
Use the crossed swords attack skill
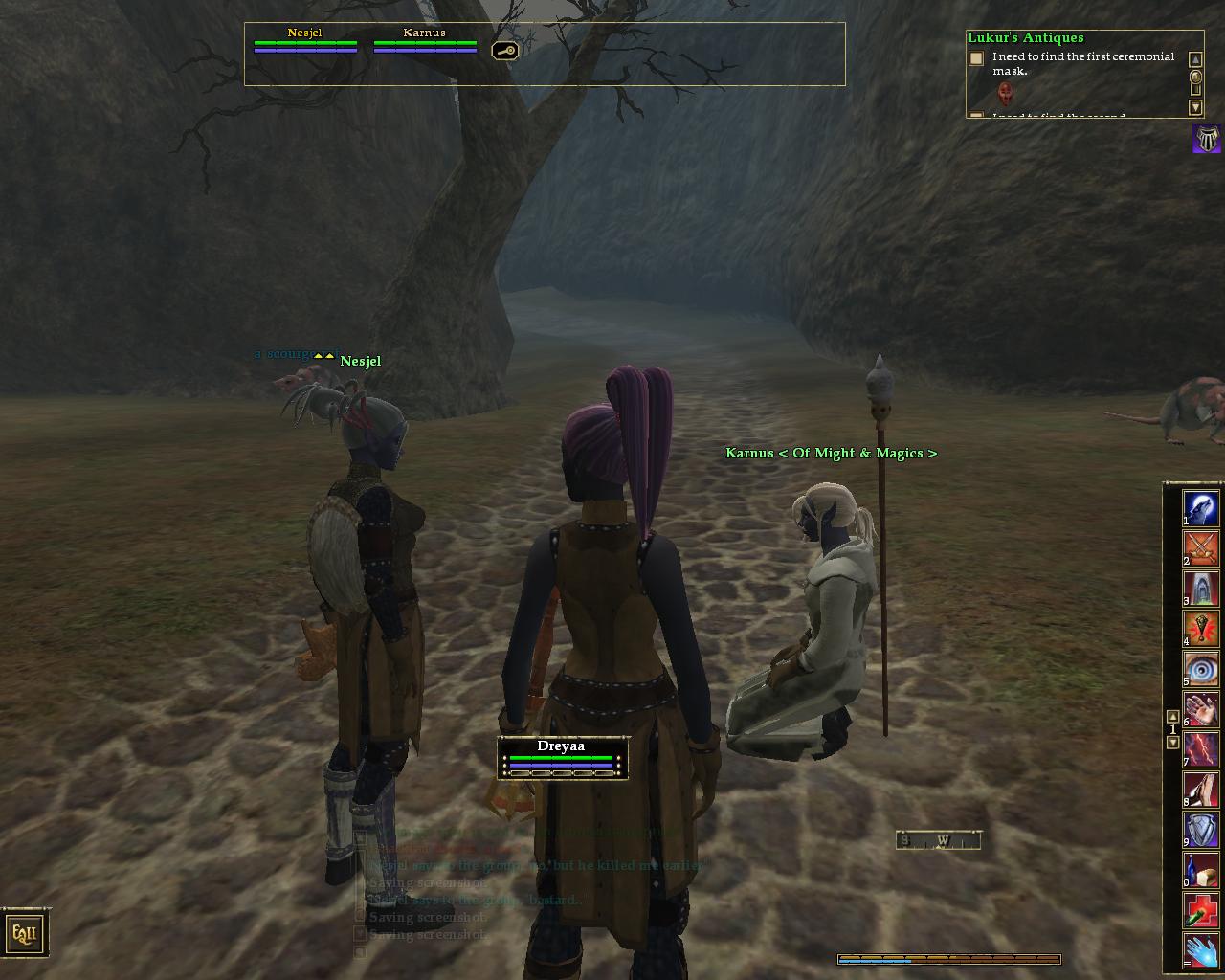tap(1201, 547)
